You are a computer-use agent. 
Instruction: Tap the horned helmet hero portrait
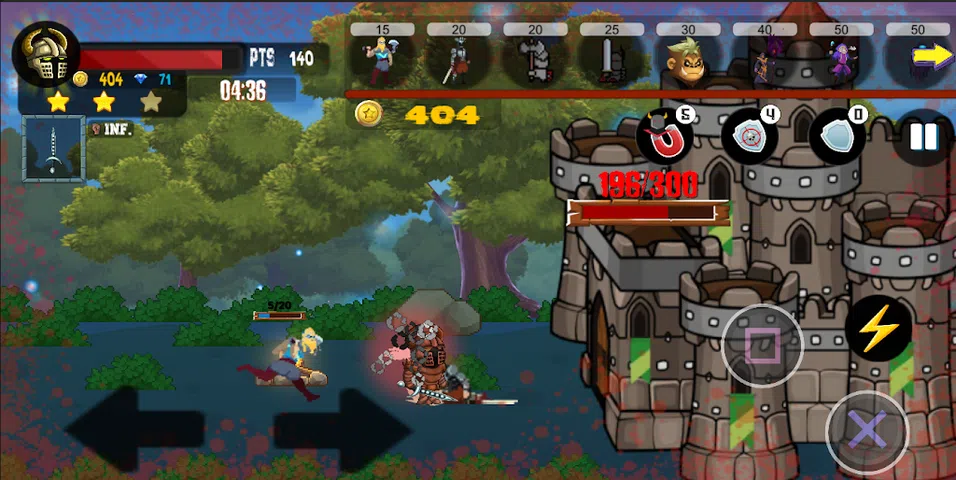(46, 54)
